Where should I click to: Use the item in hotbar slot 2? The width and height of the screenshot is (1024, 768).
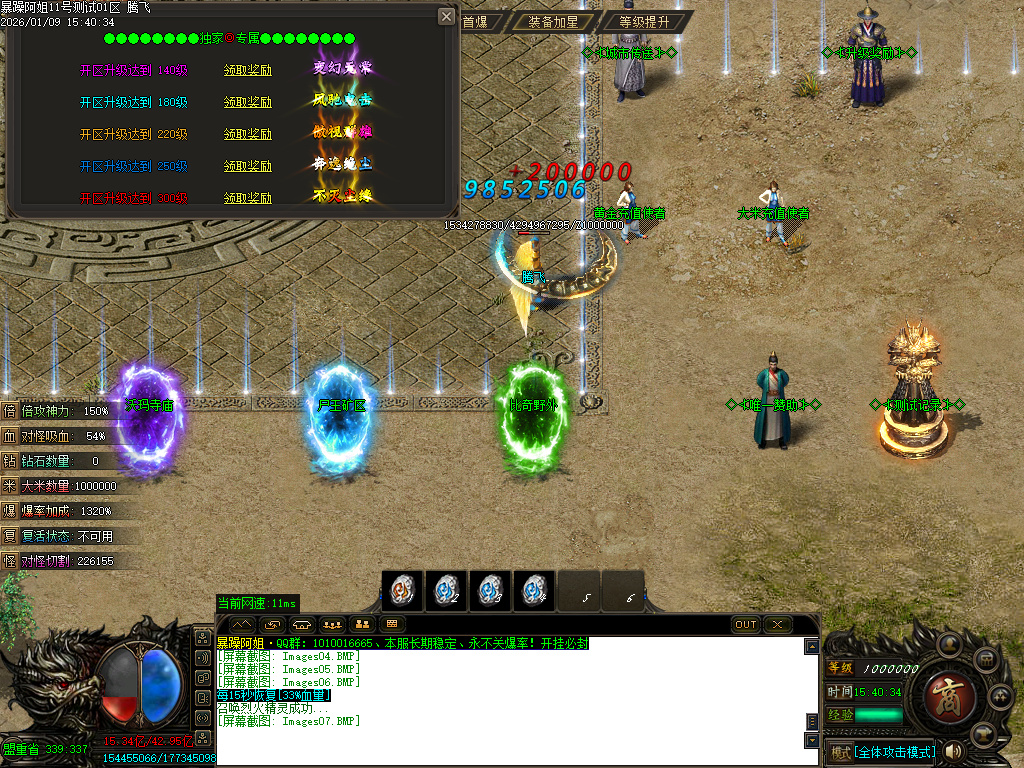pos(446,591)
